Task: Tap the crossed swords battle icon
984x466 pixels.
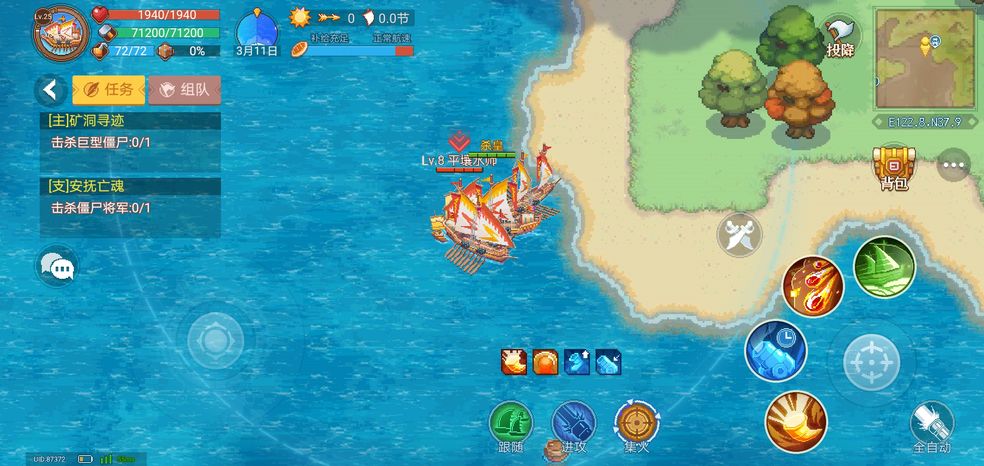Action: click(739, 235)
